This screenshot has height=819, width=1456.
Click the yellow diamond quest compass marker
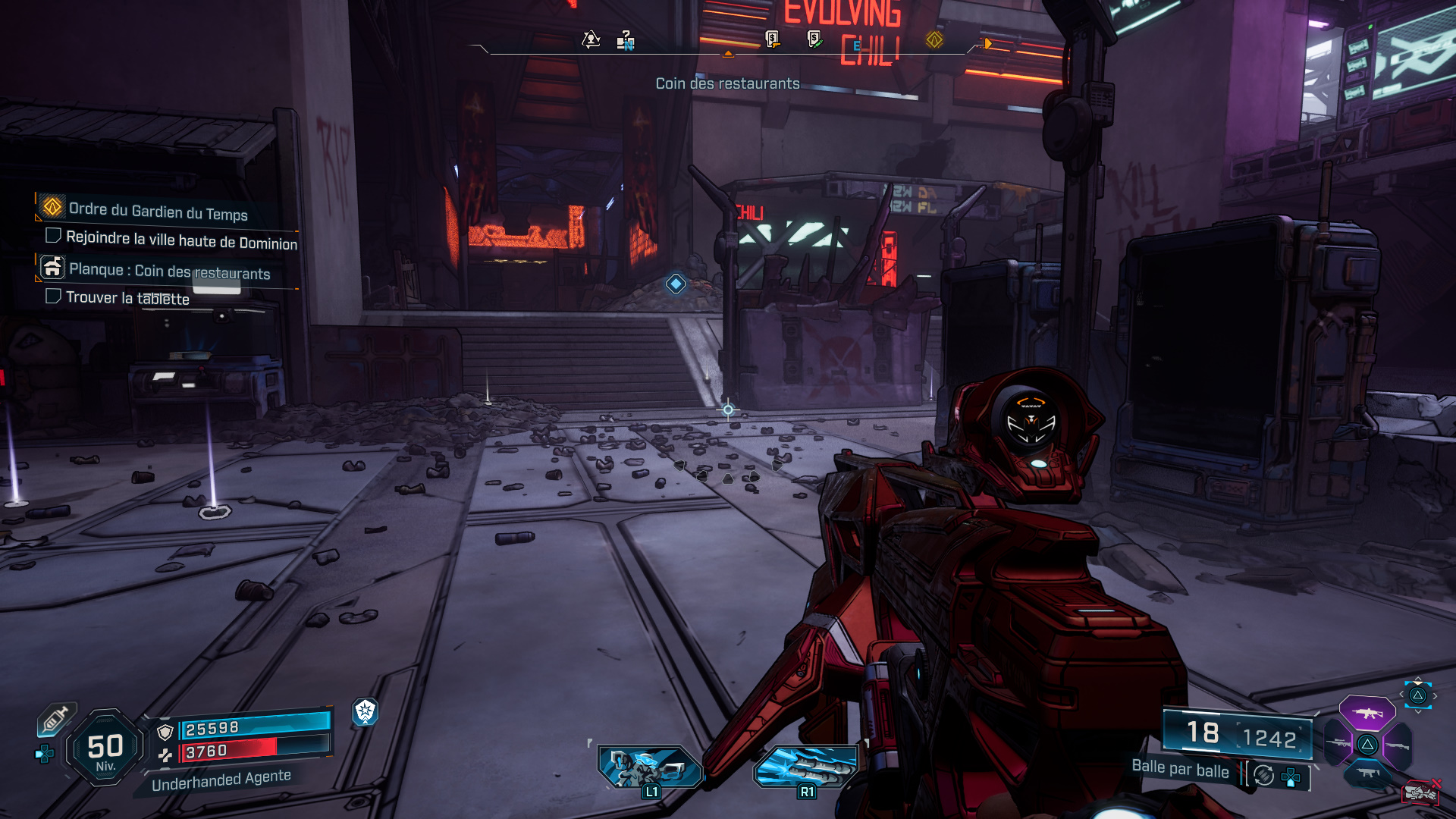point(934,39)
